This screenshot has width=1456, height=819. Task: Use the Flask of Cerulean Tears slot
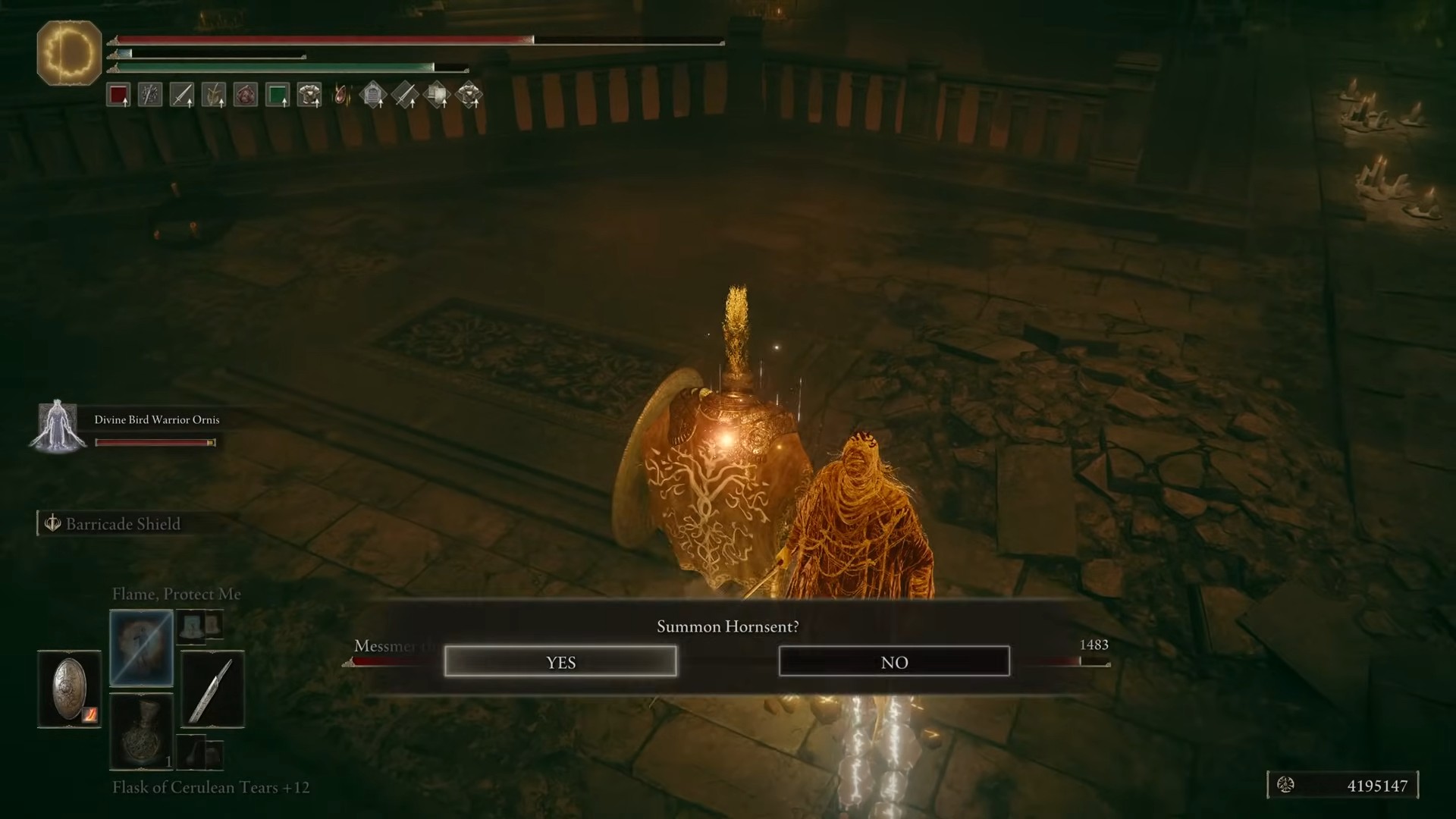tap(142, 732)
